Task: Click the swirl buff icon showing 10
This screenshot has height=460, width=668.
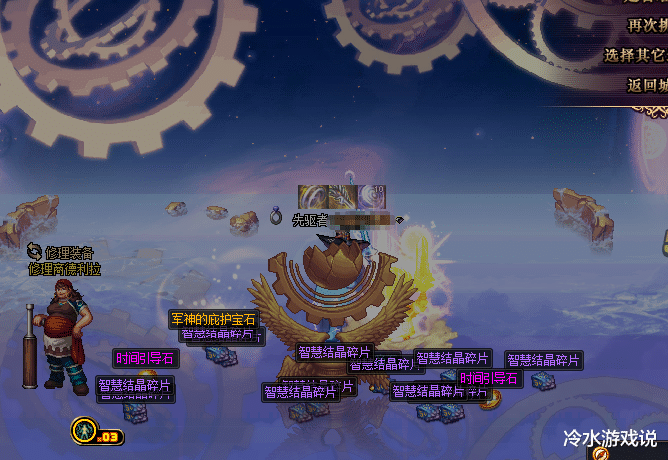Action: coord(372,197)
